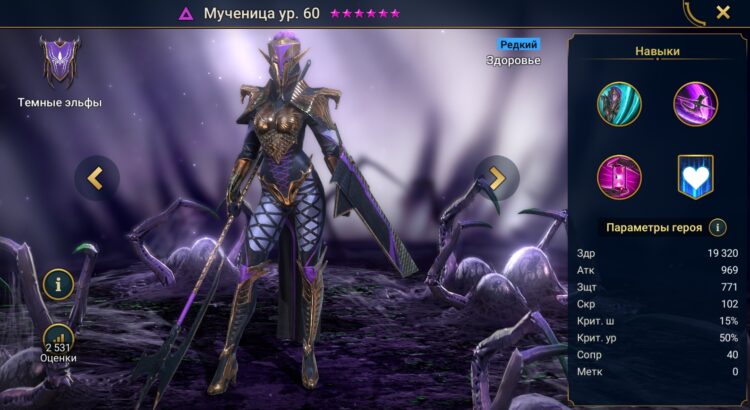Select the pink hourglass skill icon

pos(619,177)
